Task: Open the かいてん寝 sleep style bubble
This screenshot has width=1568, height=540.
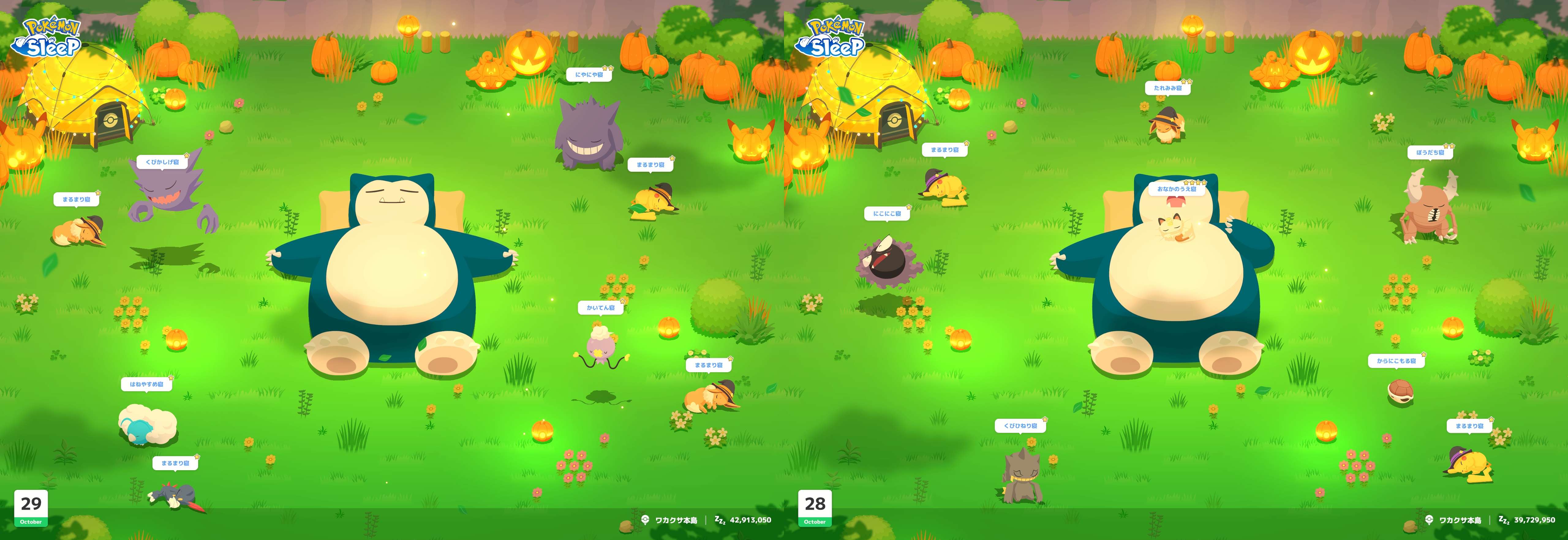Action: pyautogui.click(x=600, y=308)
